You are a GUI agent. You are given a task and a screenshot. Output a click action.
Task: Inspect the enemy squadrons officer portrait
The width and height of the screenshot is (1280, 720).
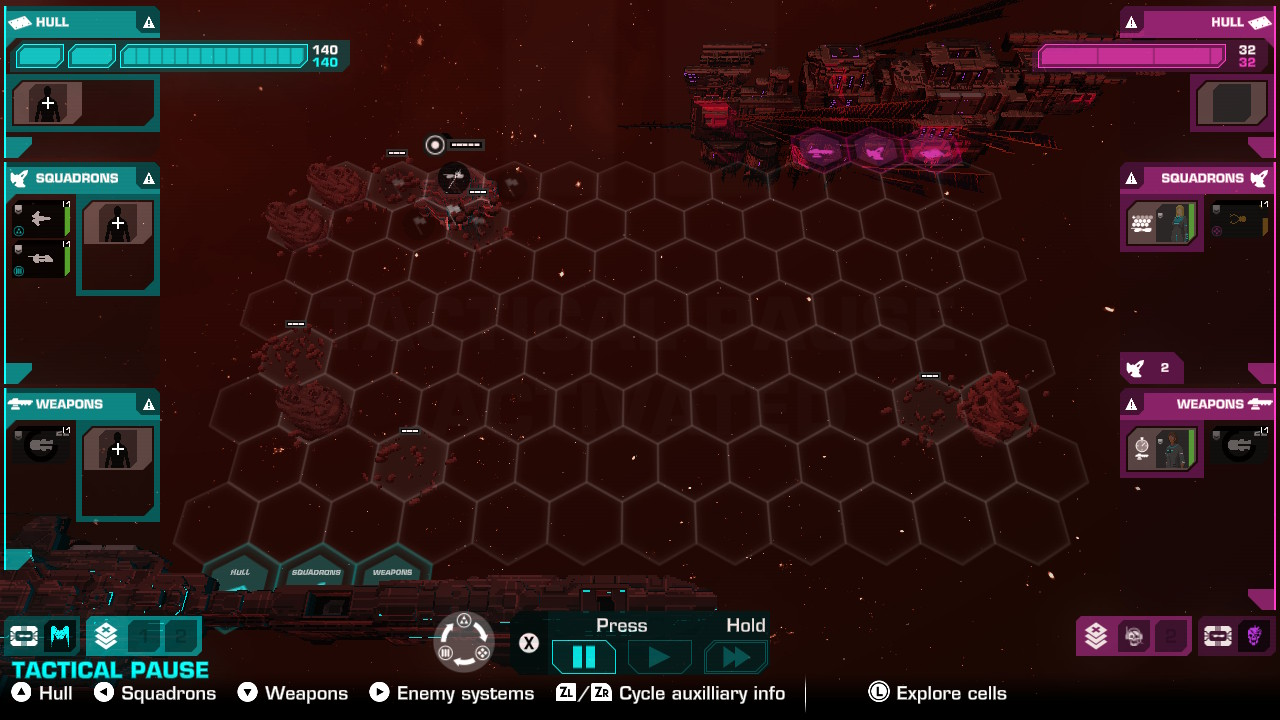click(x=1162, y=223)
